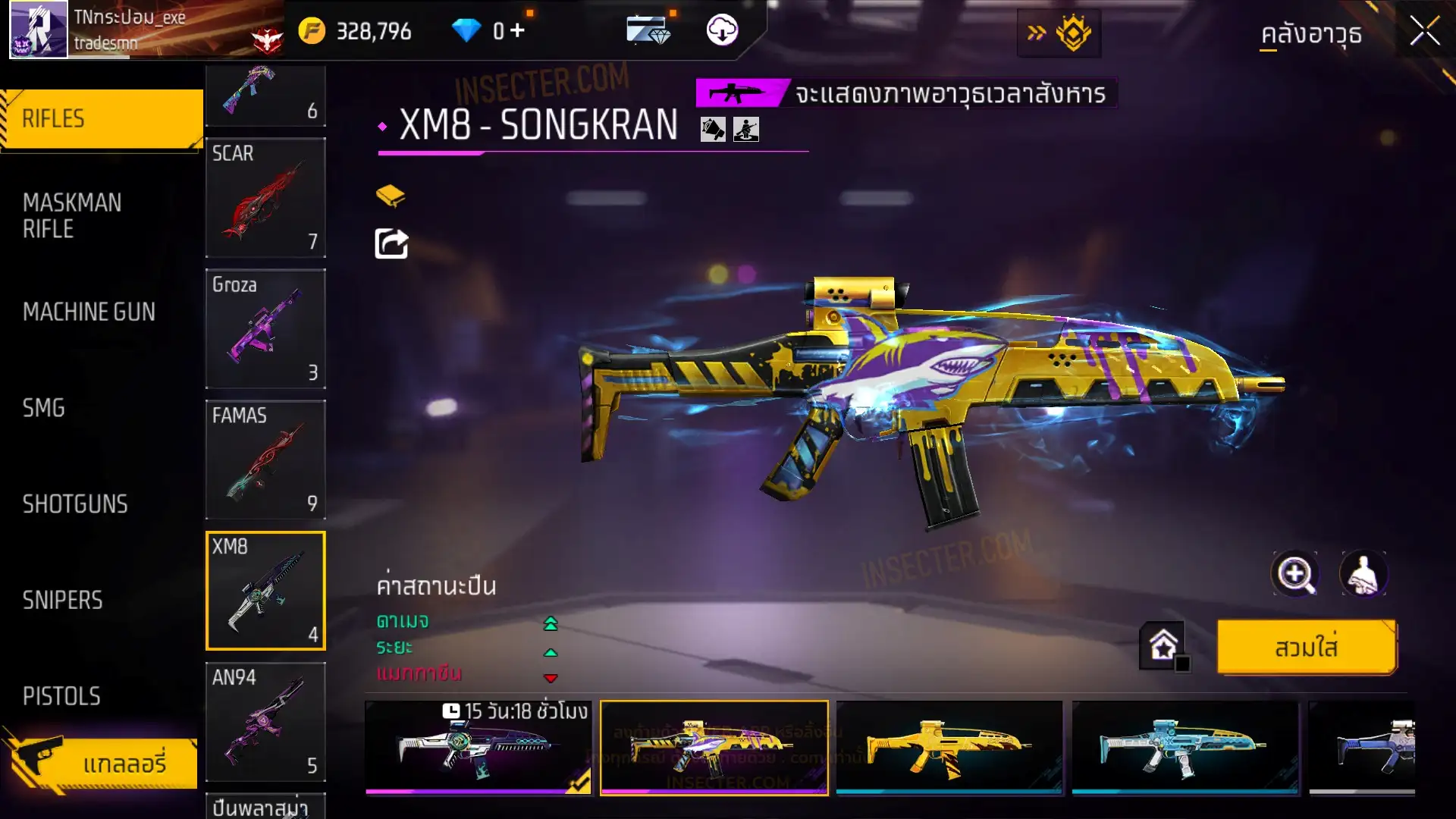1456x819 pixels.
Task: Select the AN94 weapon tile
Action: pos(265,721)
